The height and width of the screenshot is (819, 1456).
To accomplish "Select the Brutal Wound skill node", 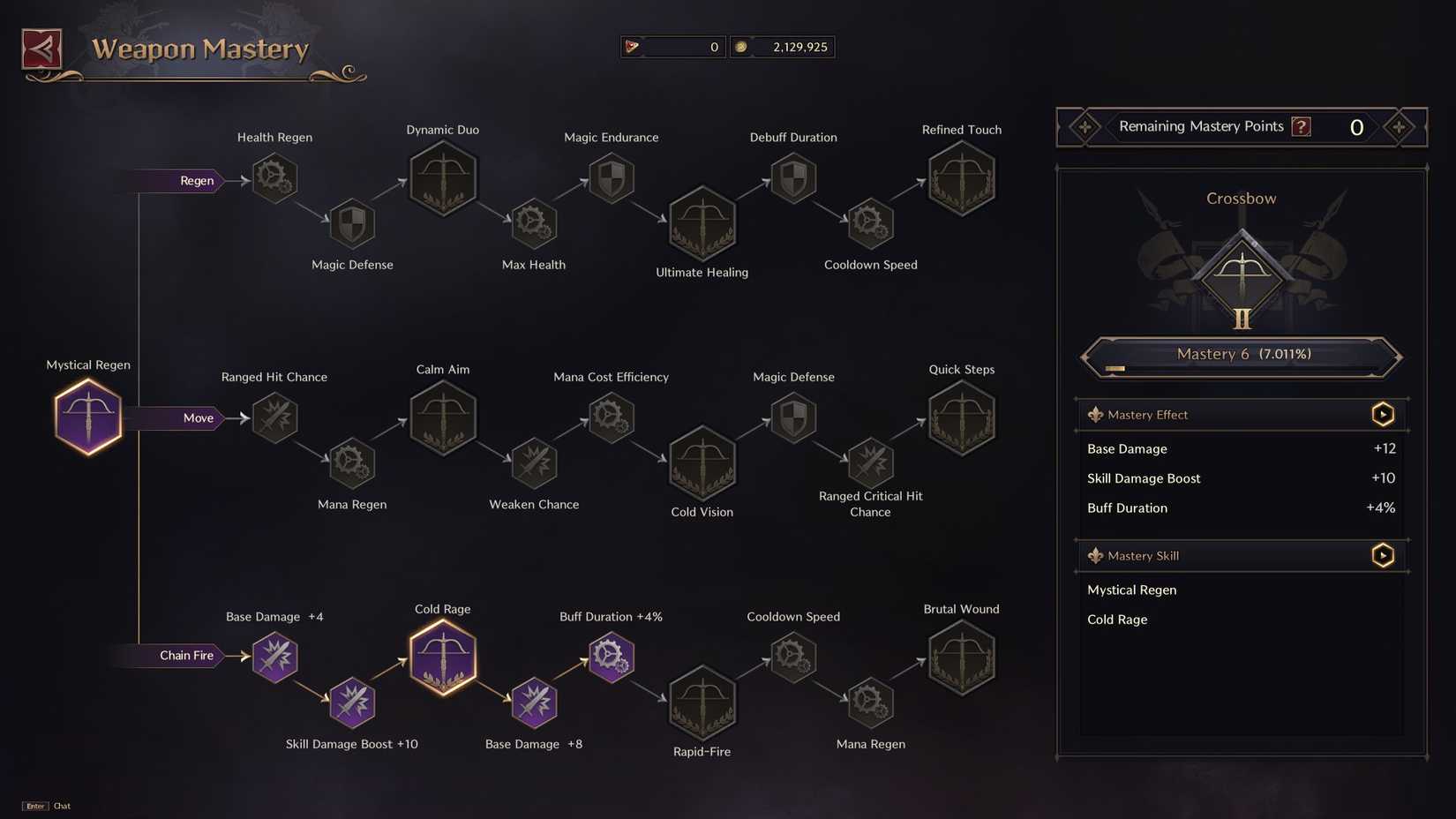I will point(961,657).
